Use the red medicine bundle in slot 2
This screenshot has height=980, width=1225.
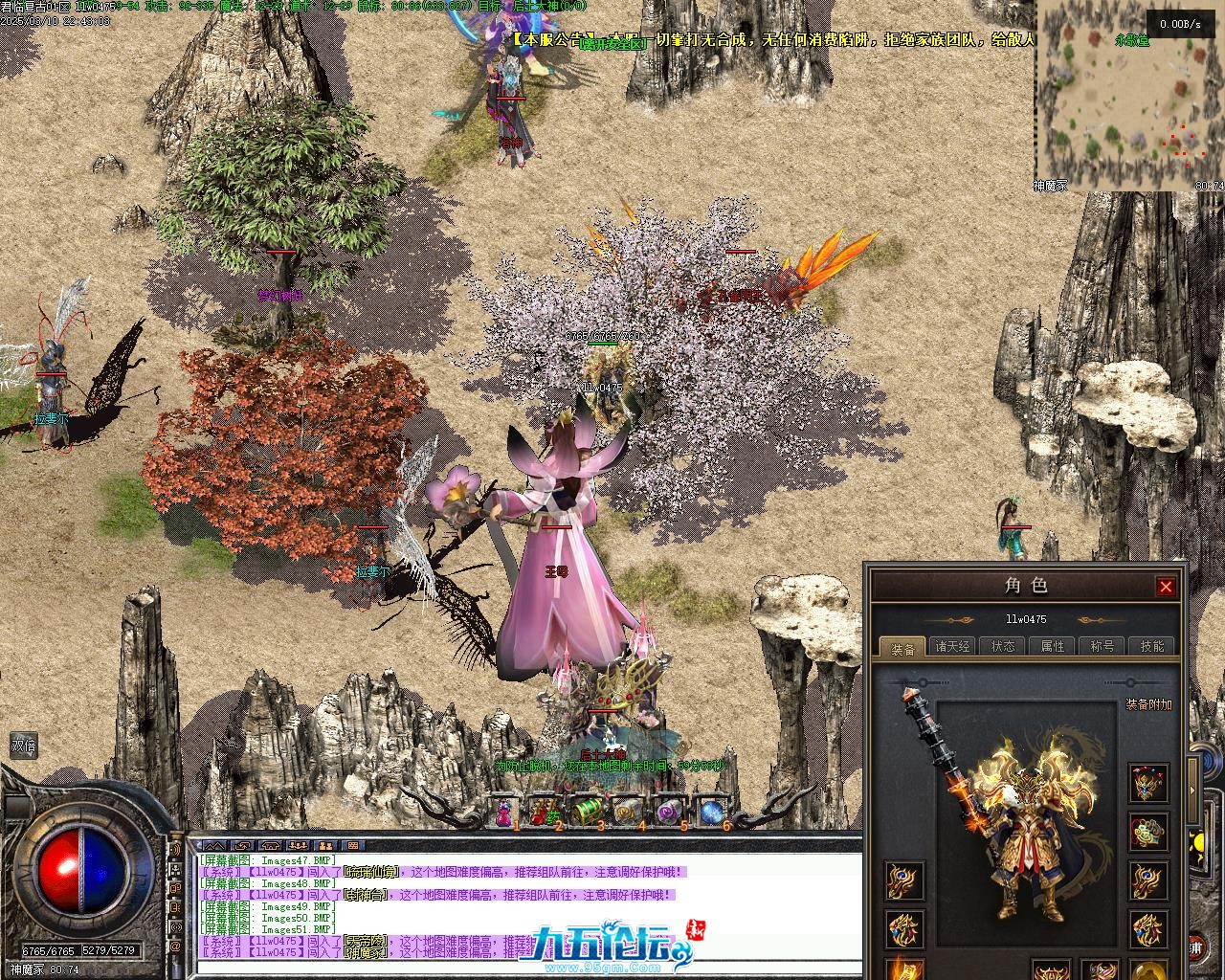tap(544, 813)
